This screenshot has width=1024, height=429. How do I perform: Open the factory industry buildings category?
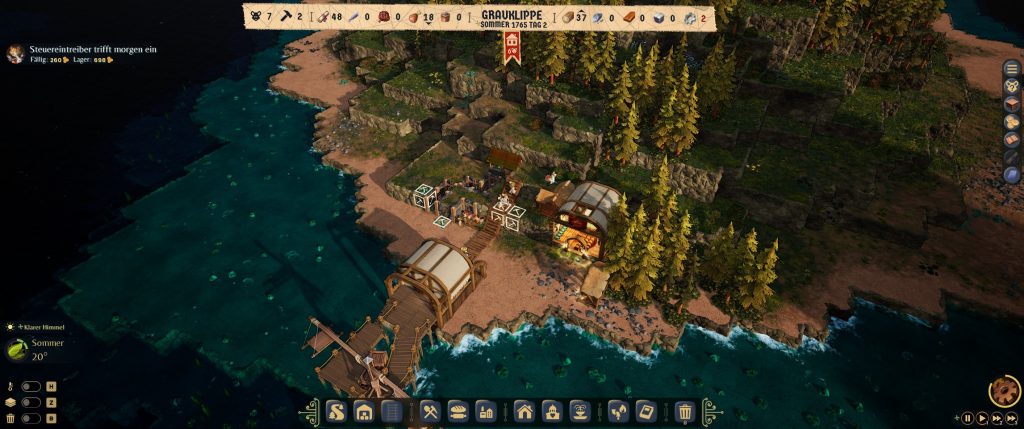click(486, 411)
